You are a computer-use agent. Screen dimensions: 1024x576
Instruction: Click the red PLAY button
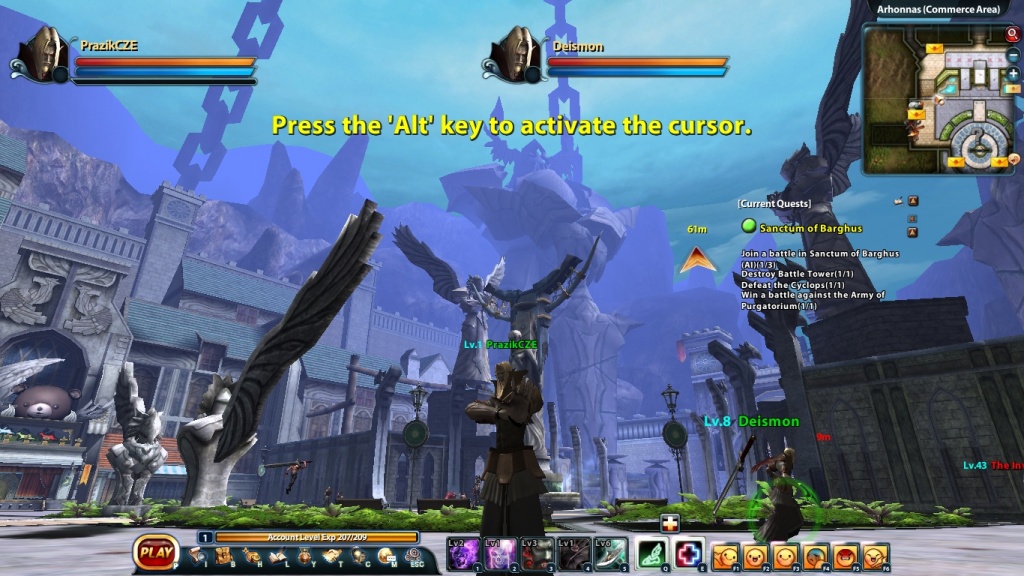tap(155, 551)
